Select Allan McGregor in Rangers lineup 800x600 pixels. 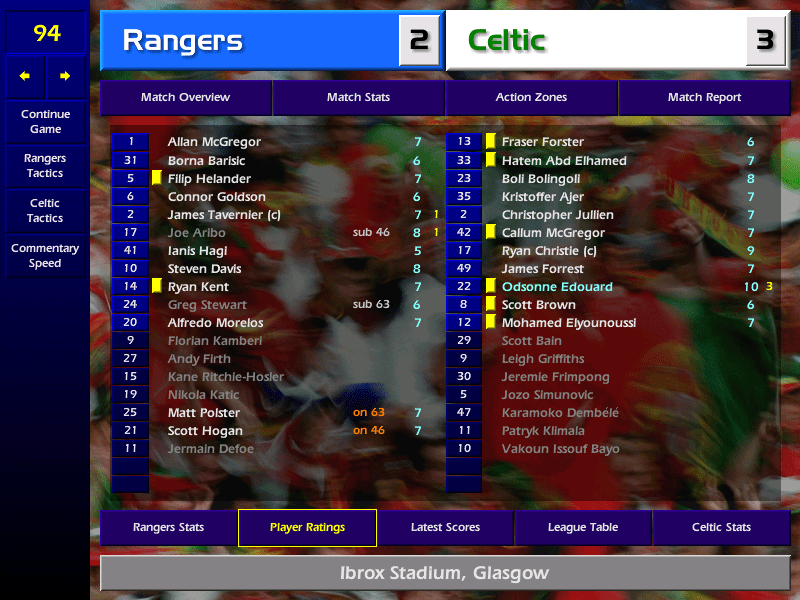tap(214, 142)
